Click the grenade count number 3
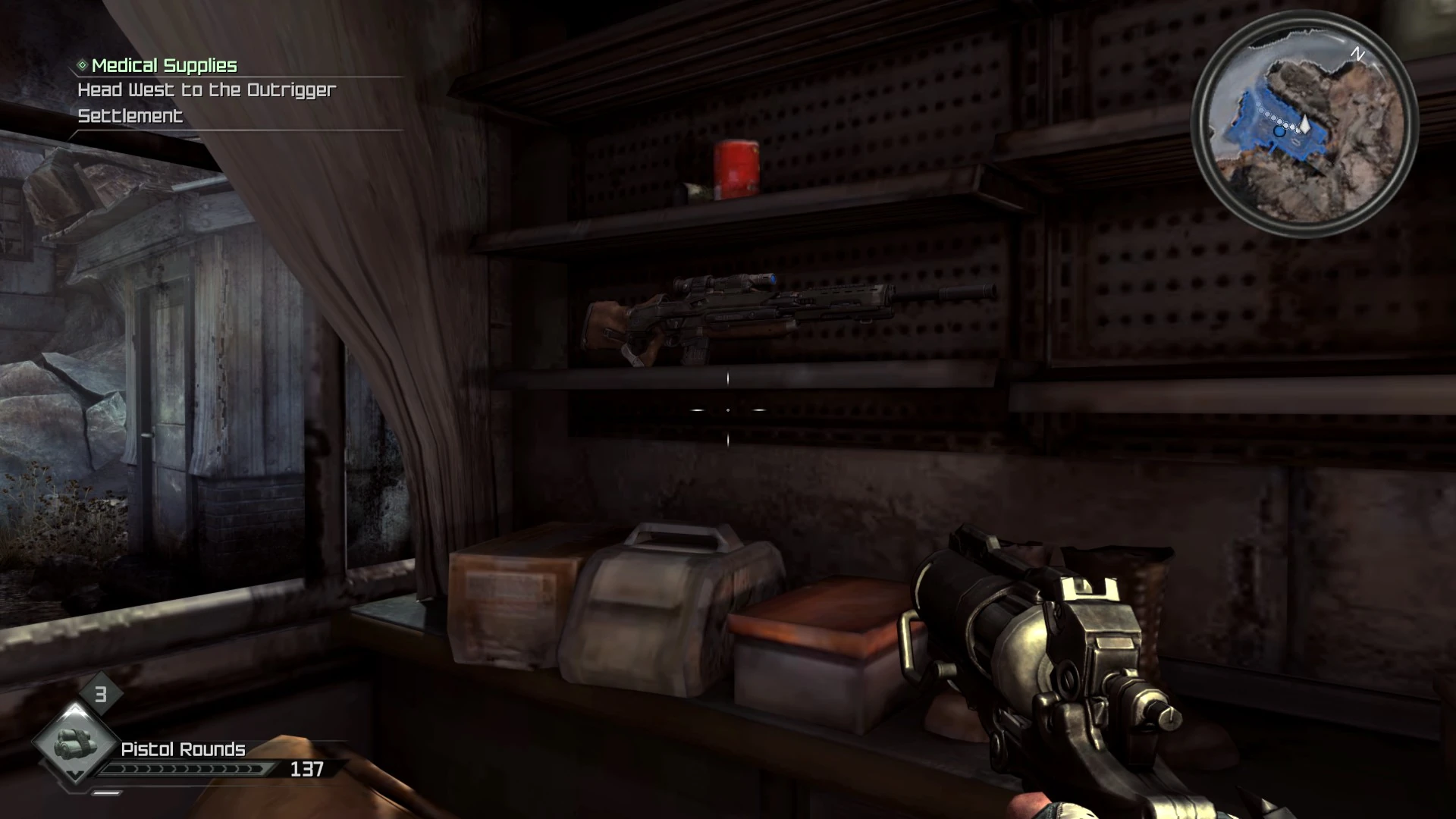 [99, 695]
